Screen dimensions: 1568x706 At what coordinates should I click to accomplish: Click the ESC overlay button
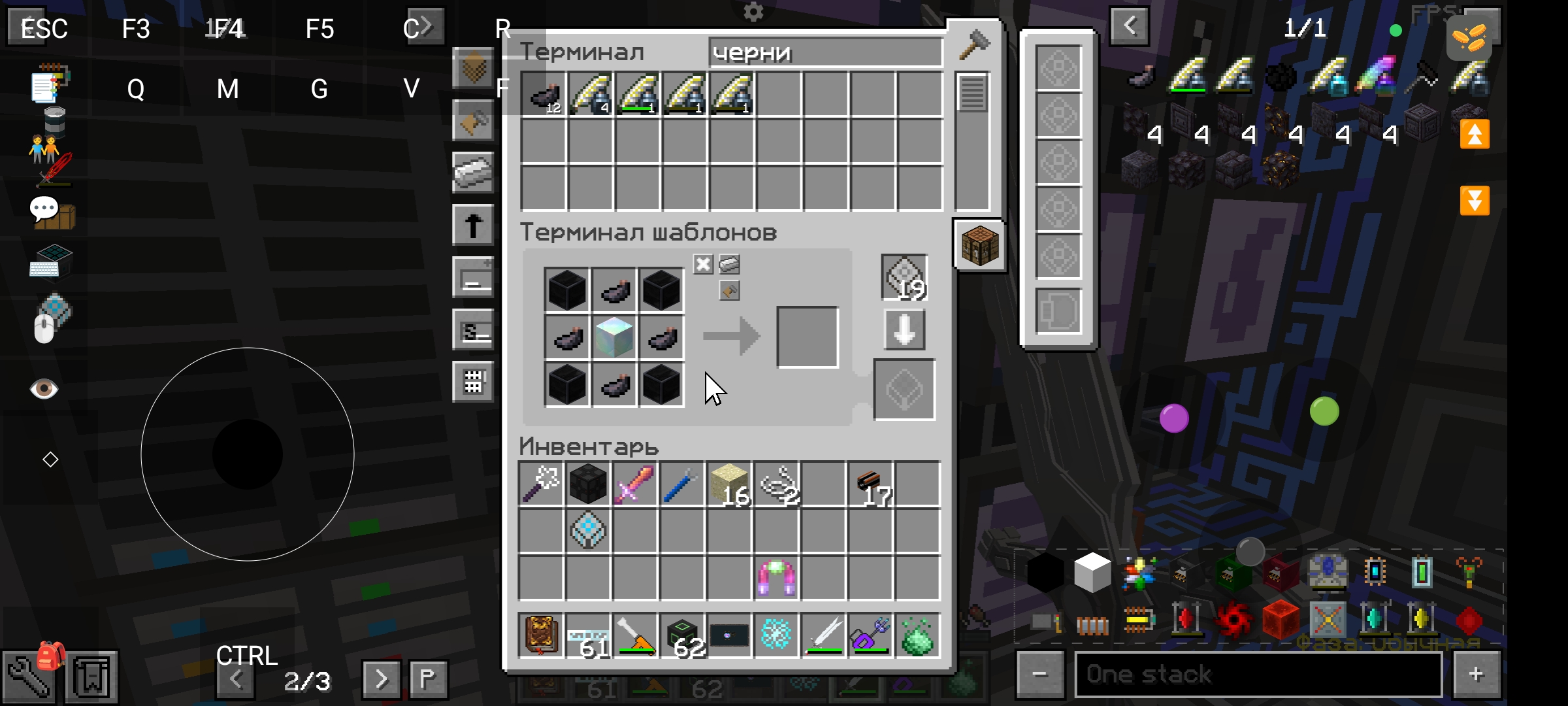click(x=43, y=28)
